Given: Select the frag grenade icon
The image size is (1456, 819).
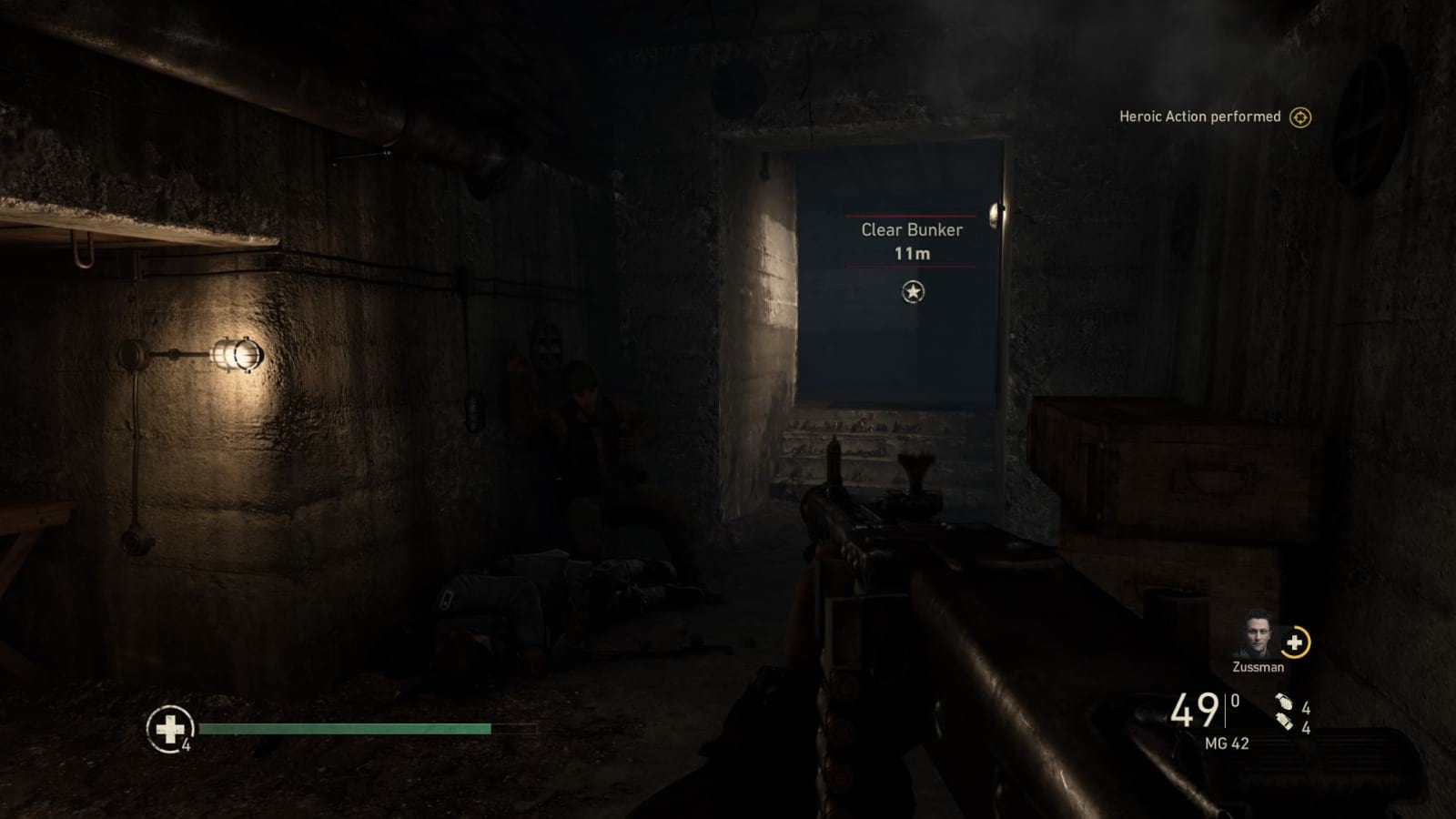Looking at the screenshot, I should coord(1285,703).
